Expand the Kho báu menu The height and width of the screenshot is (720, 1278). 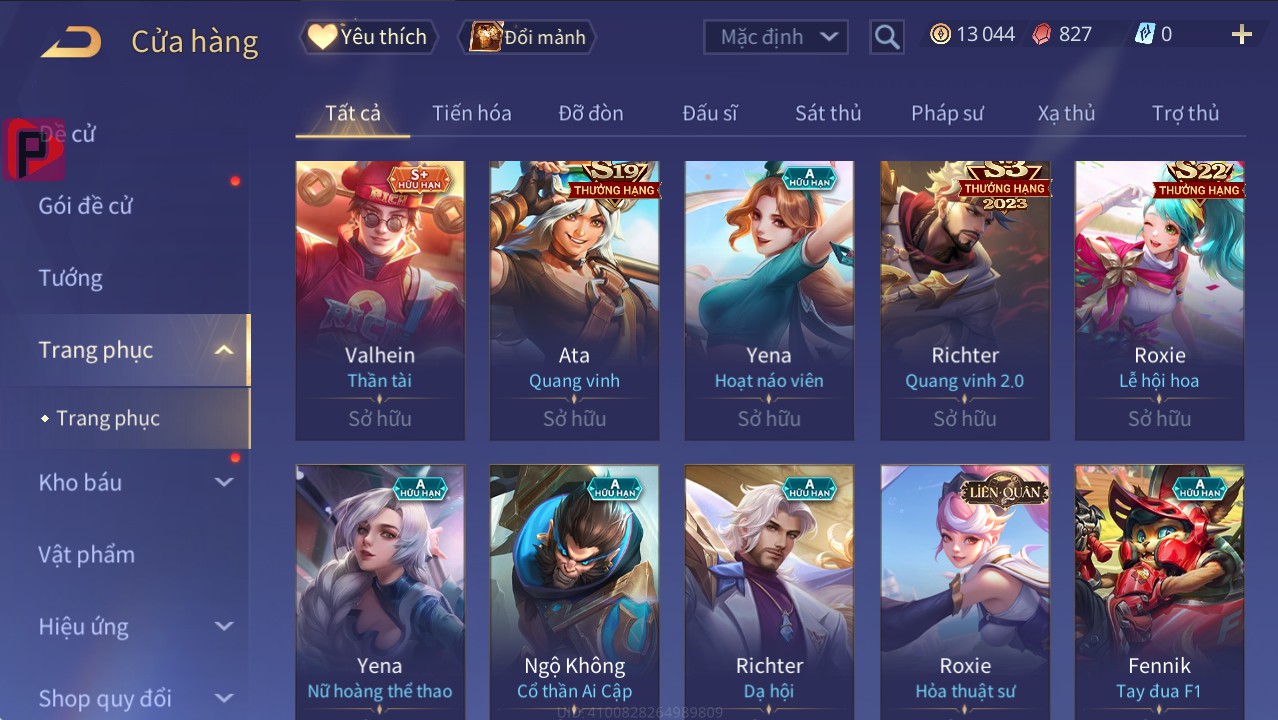(x=135, y=482)
